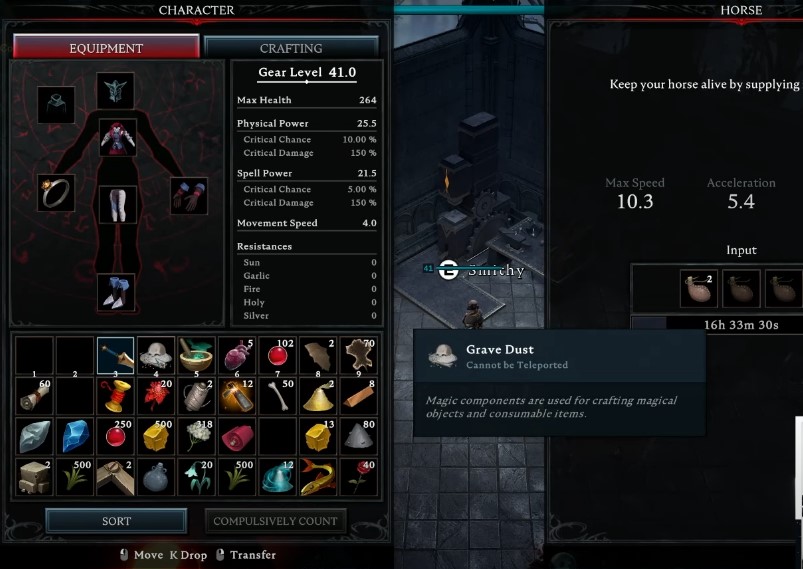Select the Grave Dust skull item

tap(156, 355)
